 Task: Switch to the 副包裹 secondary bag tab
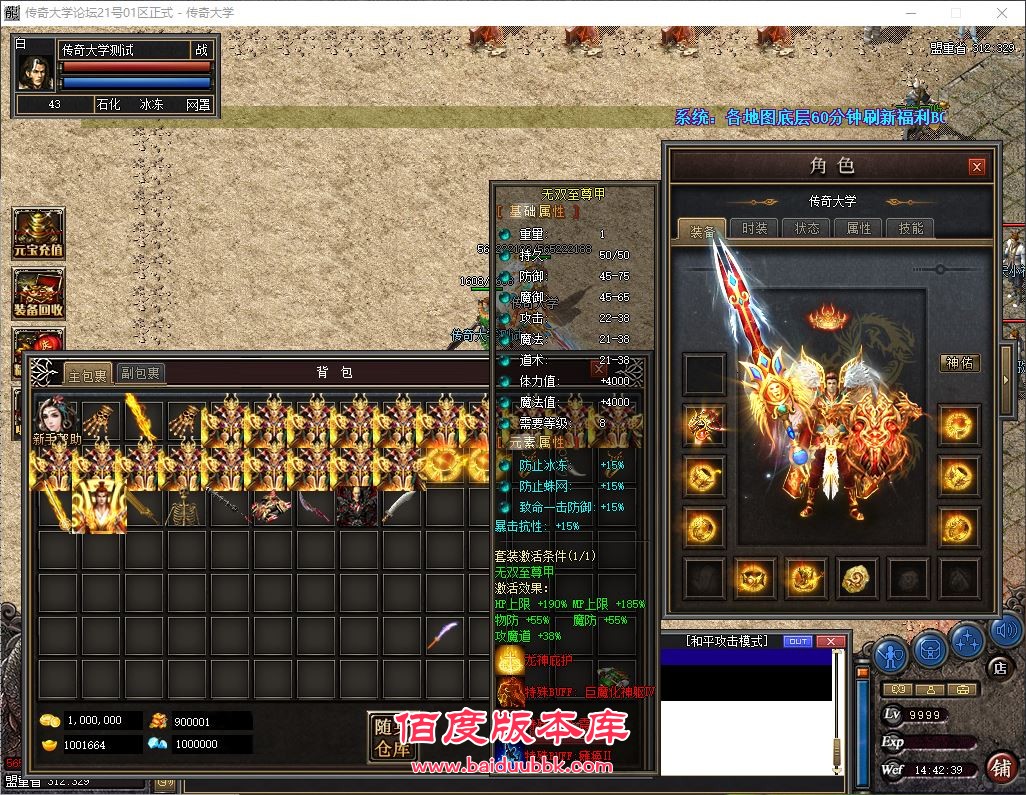(140, 373)
